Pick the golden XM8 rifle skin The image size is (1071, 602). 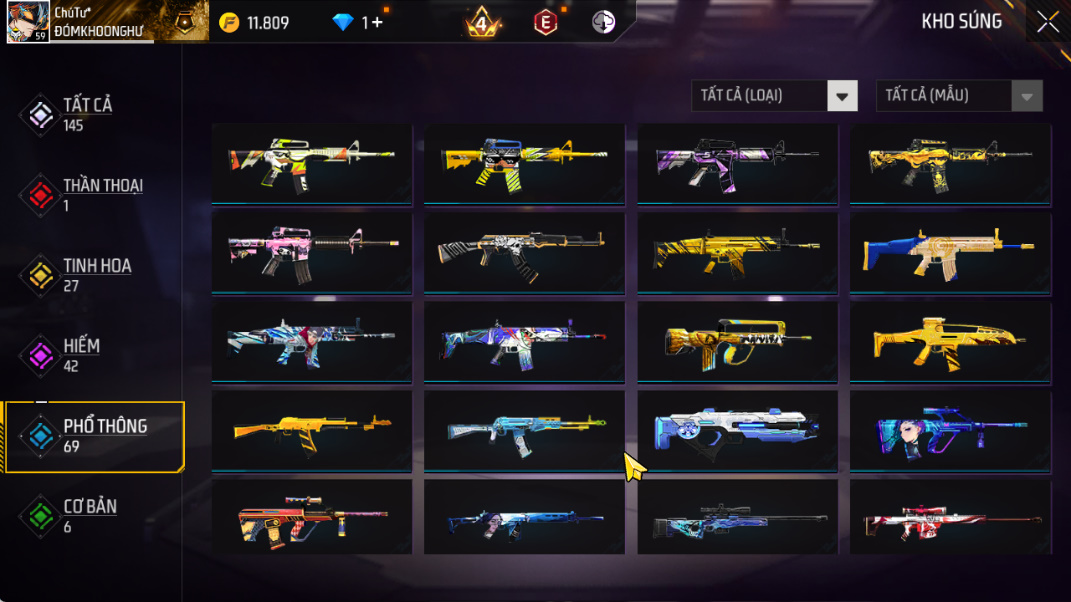[x=949, y=340]
